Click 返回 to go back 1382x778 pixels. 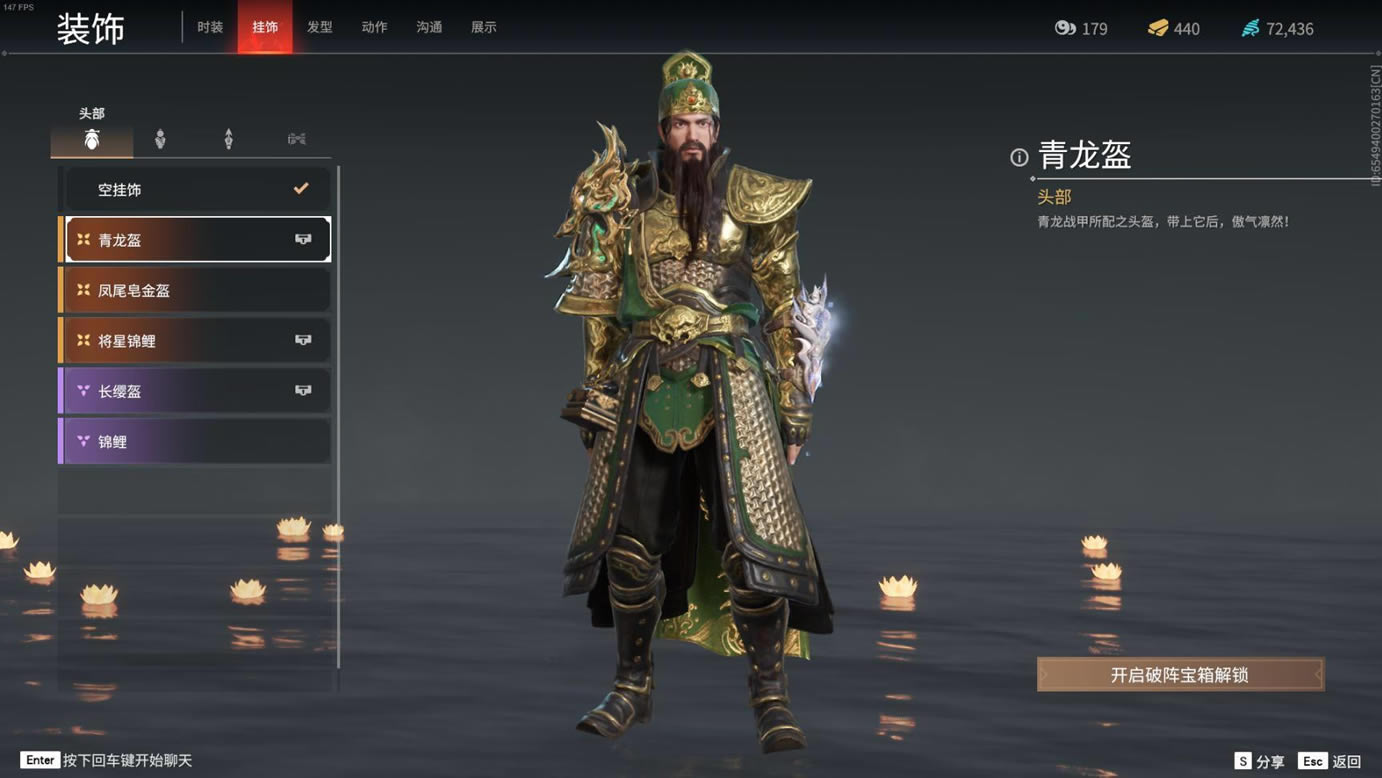pos(1331,761)
